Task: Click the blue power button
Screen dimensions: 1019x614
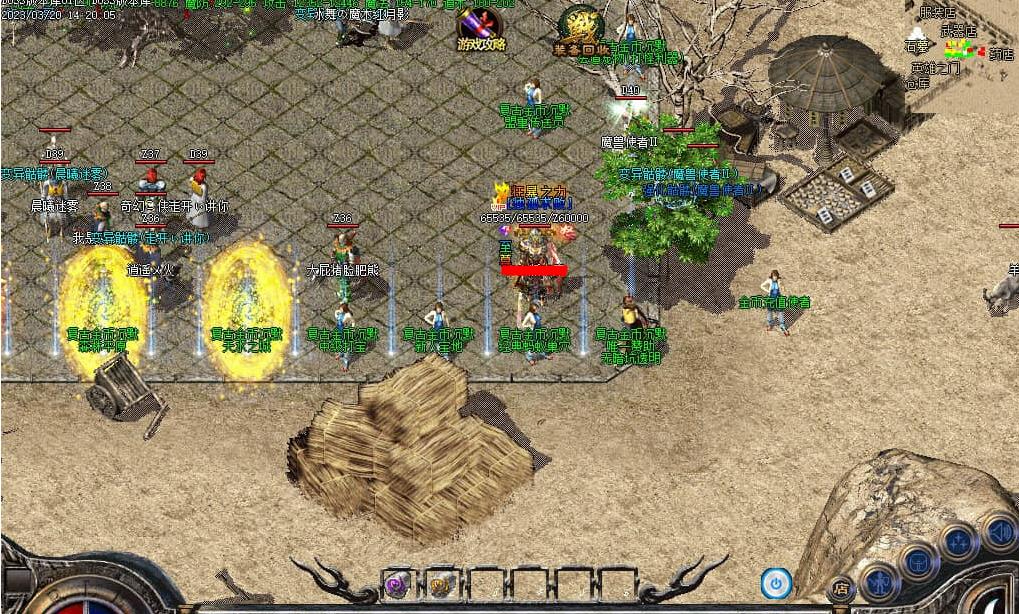Action: point(775,582)
